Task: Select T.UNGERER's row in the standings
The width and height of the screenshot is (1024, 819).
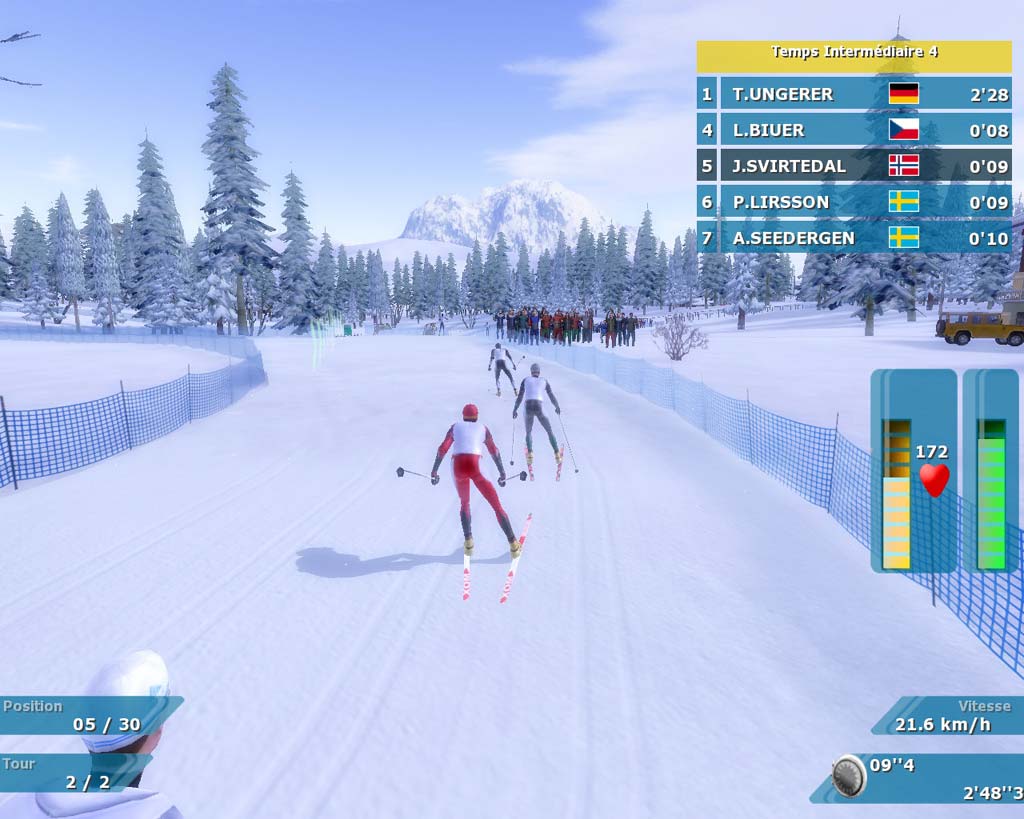Action: point(854,94)
